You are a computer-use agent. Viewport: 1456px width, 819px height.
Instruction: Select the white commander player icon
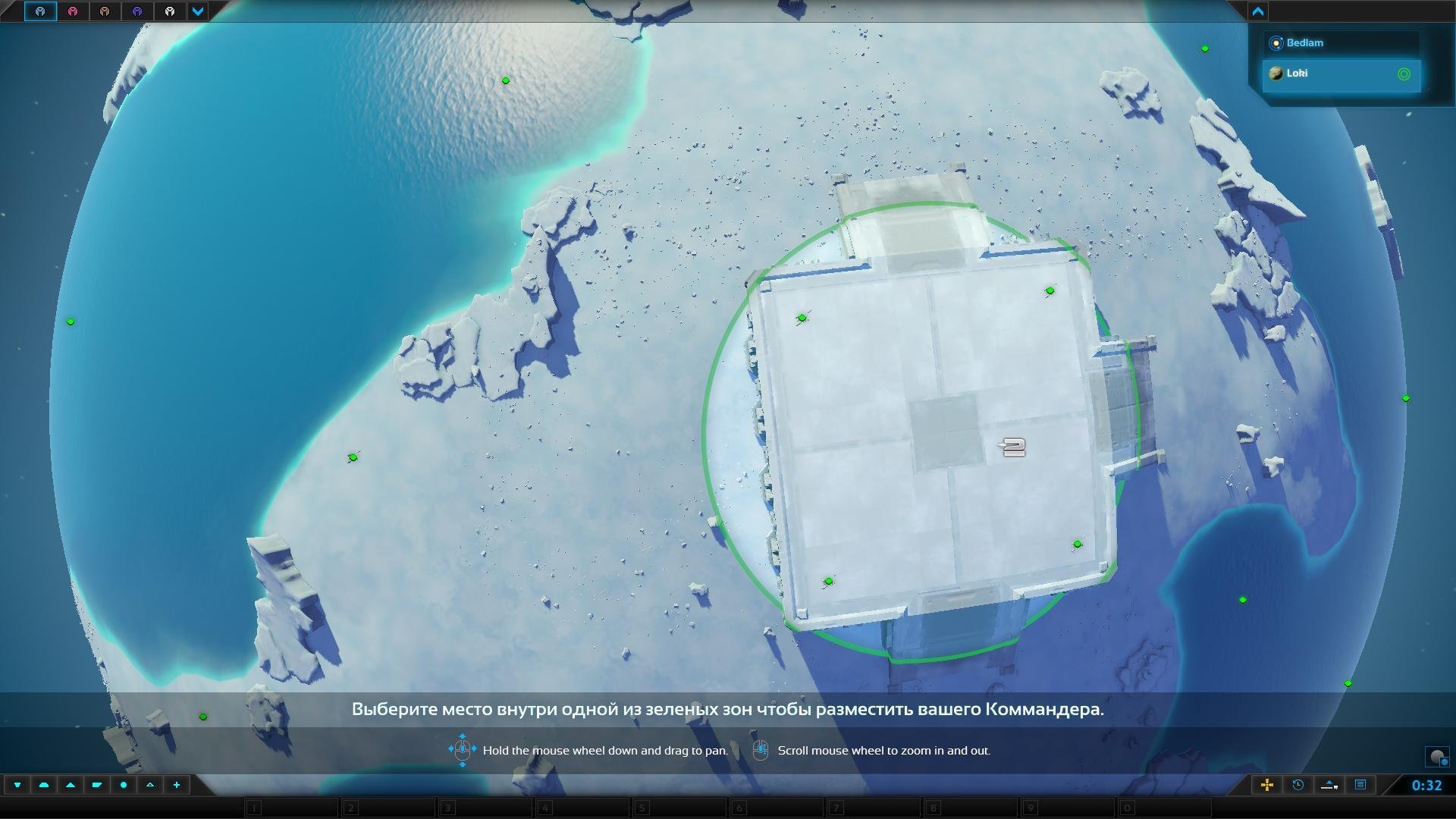tap(170, 11)
